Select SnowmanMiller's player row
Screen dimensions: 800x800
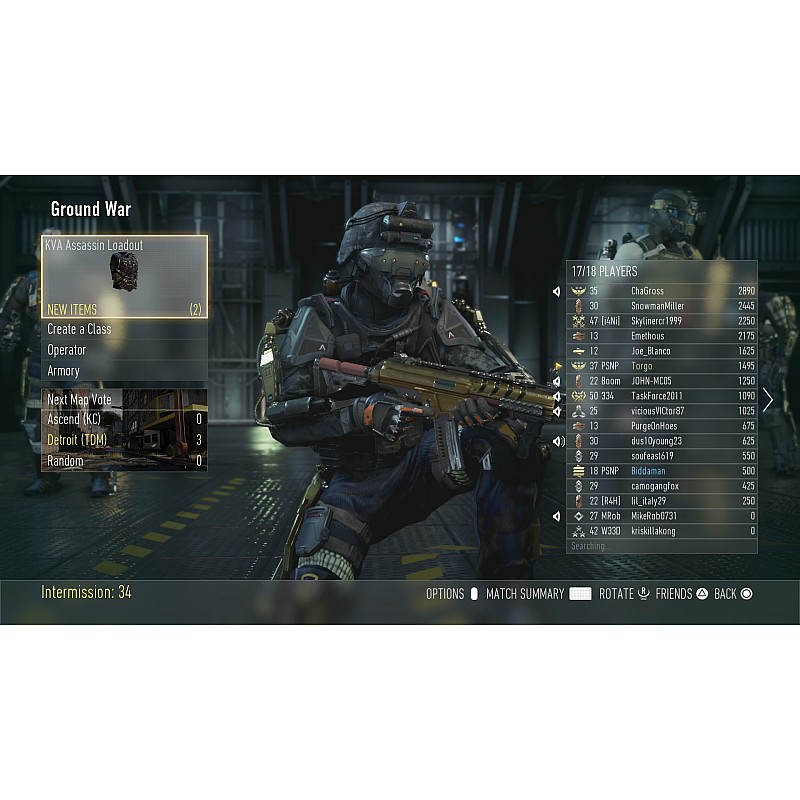tap(662, 306)
